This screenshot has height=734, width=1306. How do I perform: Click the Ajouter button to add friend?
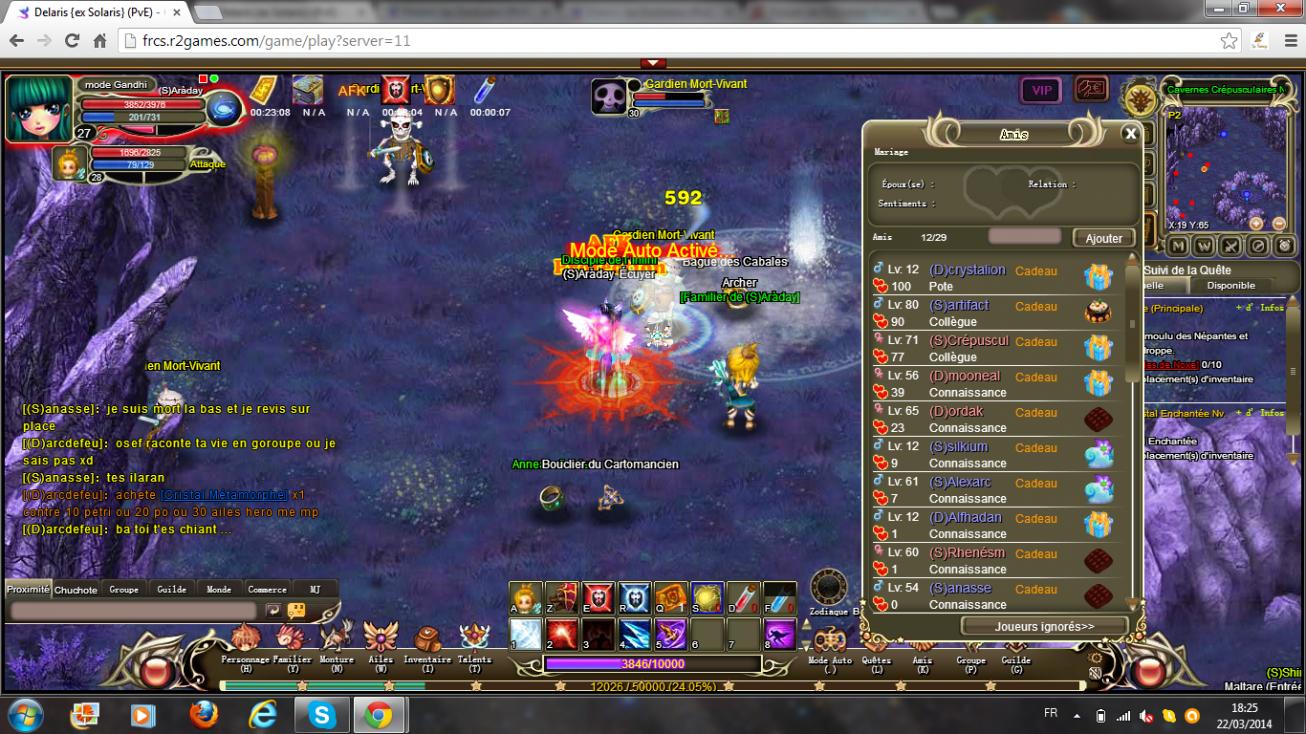pos(1103,238)
